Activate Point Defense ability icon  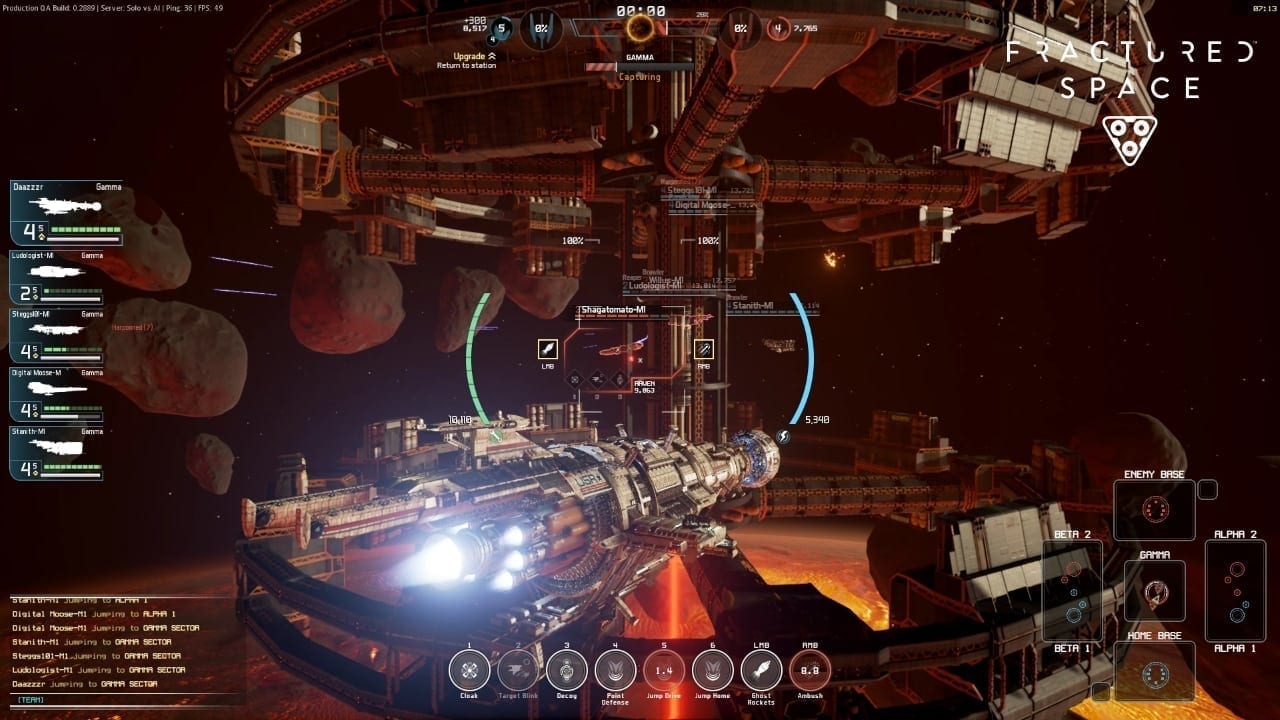point(615,670)
